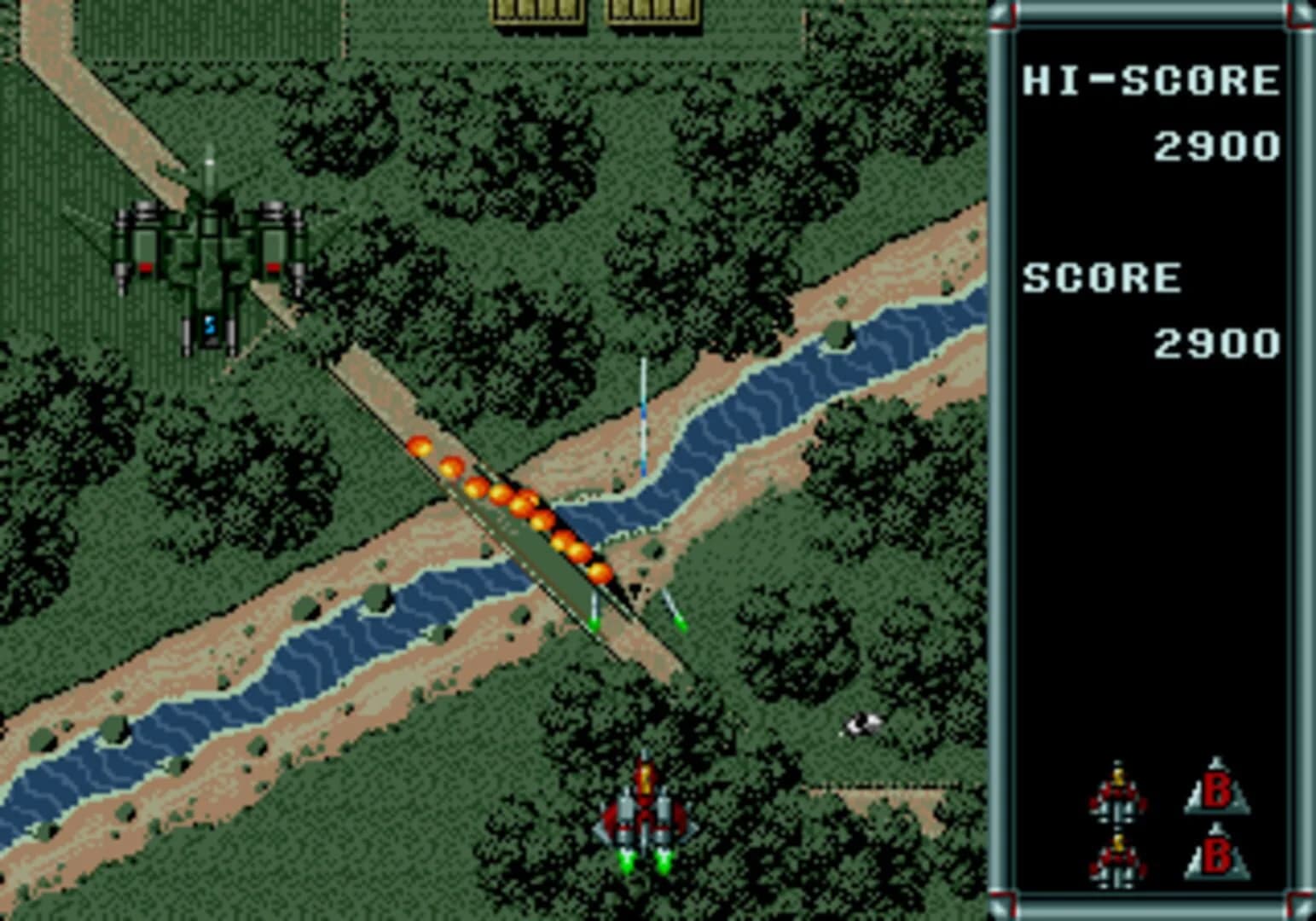Click the first explosion fireball on the bridge
Viewport: 1316px width, 921px height.
(x=421, y=447)
